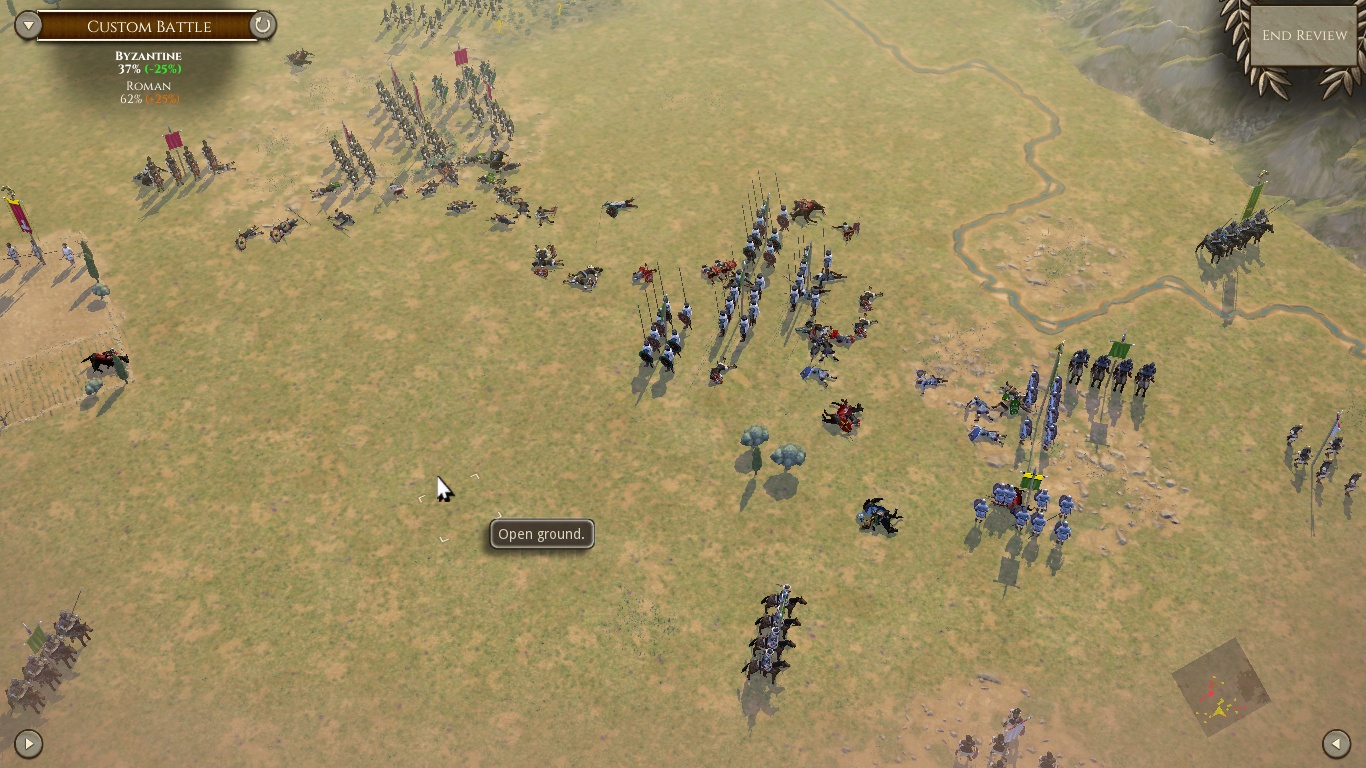Image resolution: width=1366 pixels, height=768 pixels.
Task: Click the left-pointing arrow button in the corner
Action: pos(1336,743)
